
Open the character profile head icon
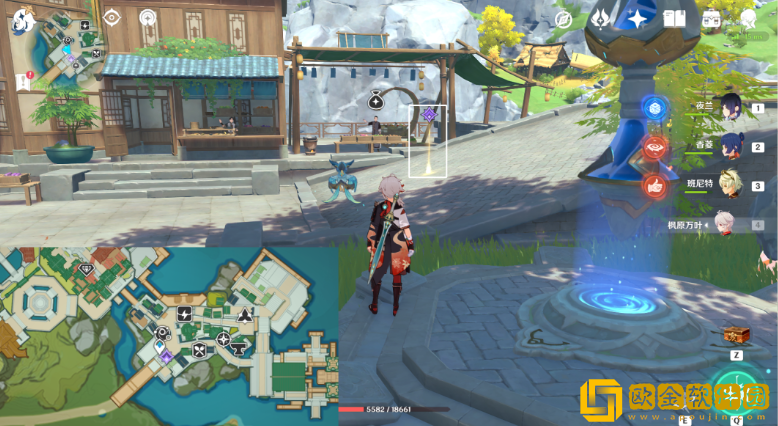(x=748, y=19)
